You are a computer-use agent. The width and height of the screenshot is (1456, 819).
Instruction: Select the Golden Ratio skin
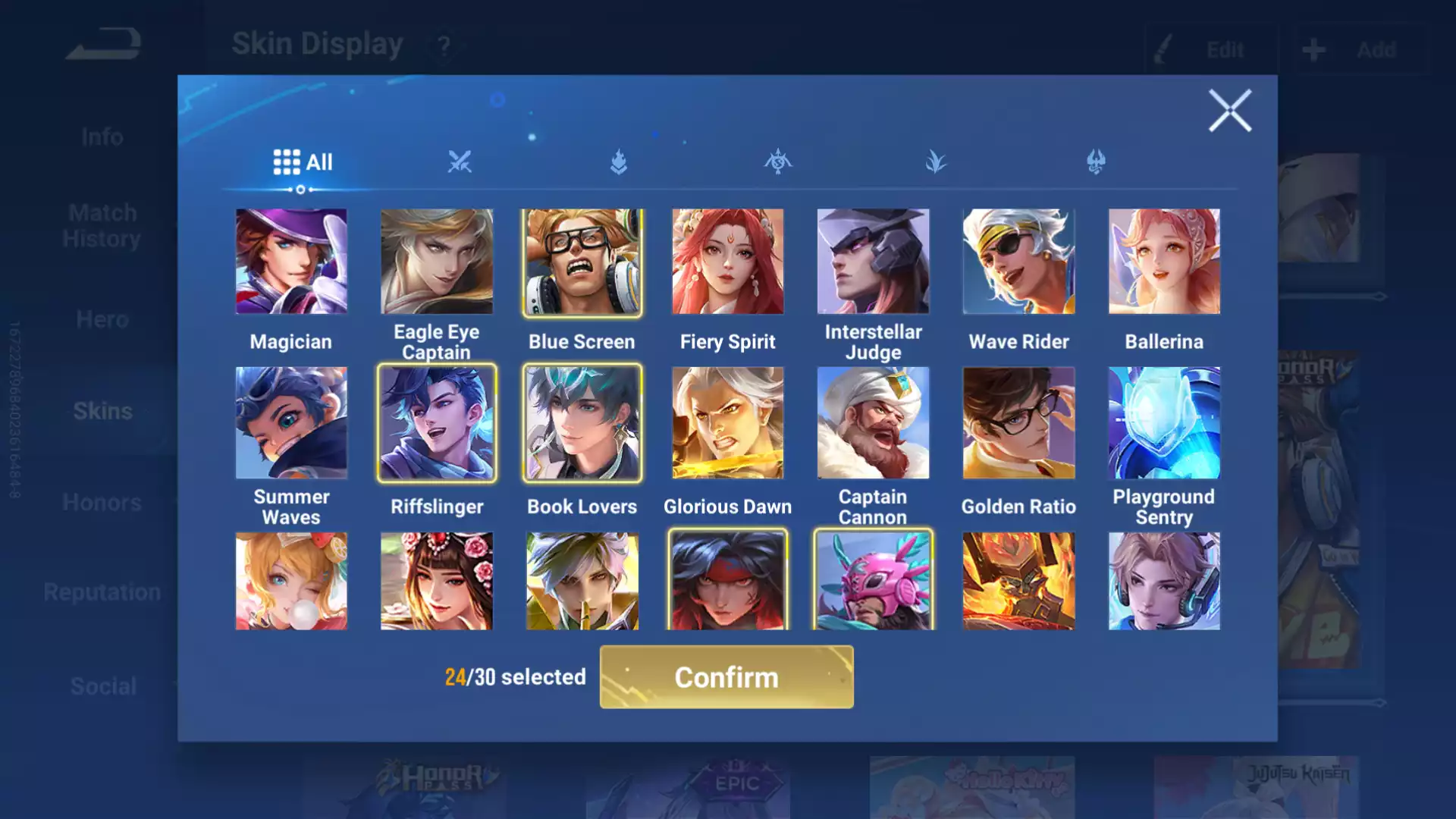pyautogui.click(x=1018, y=423)
